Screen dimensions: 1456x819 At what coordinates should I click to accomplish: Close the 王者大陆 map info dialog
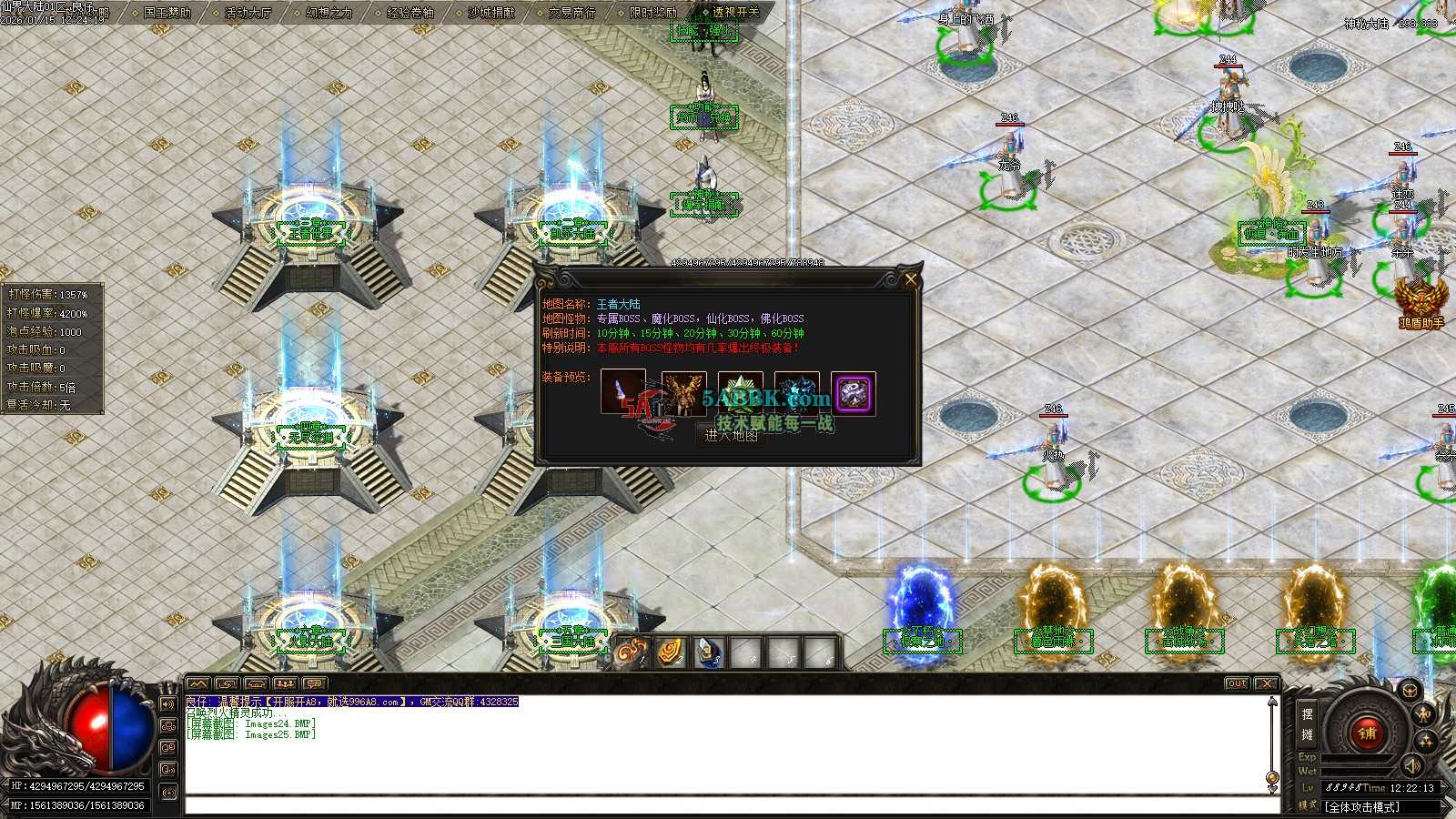point(910,279)
